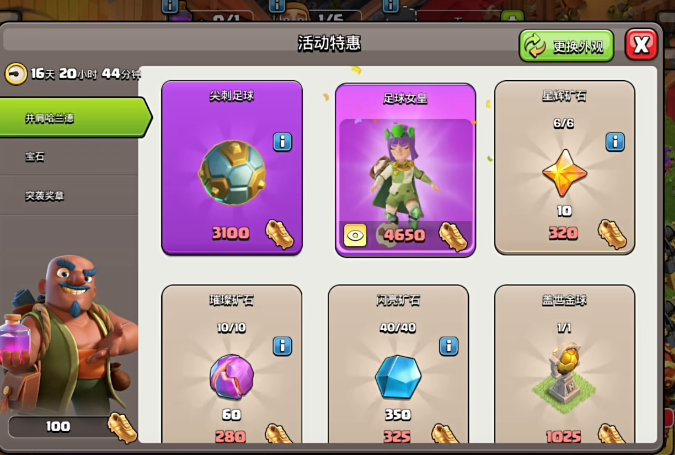Select the 足球女皇 skin card
Viewport: 675px width, 455px height.
coord(405,170)
